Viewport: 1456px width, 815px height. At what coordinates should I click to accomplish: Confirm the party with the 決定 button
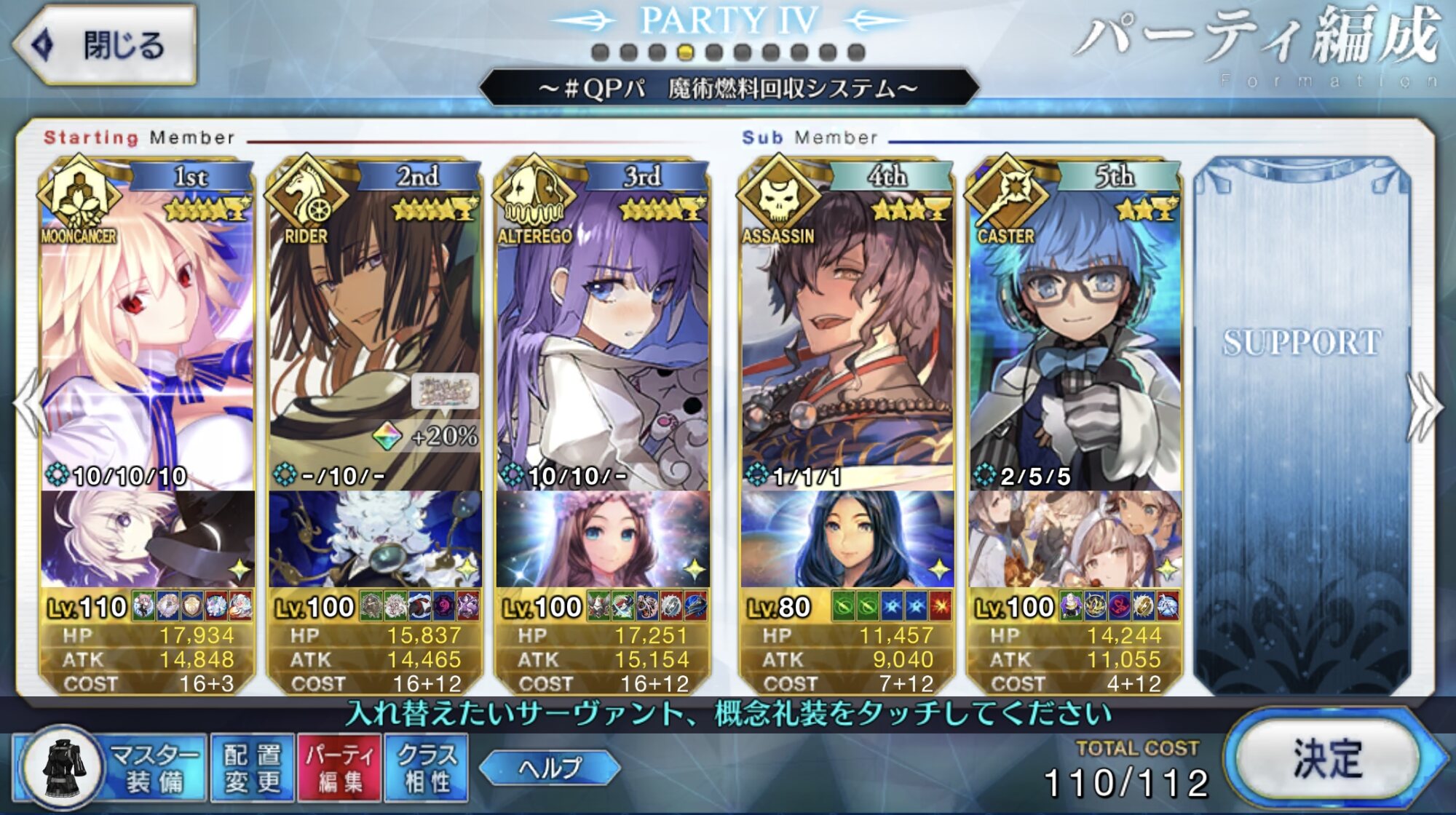1327,759
